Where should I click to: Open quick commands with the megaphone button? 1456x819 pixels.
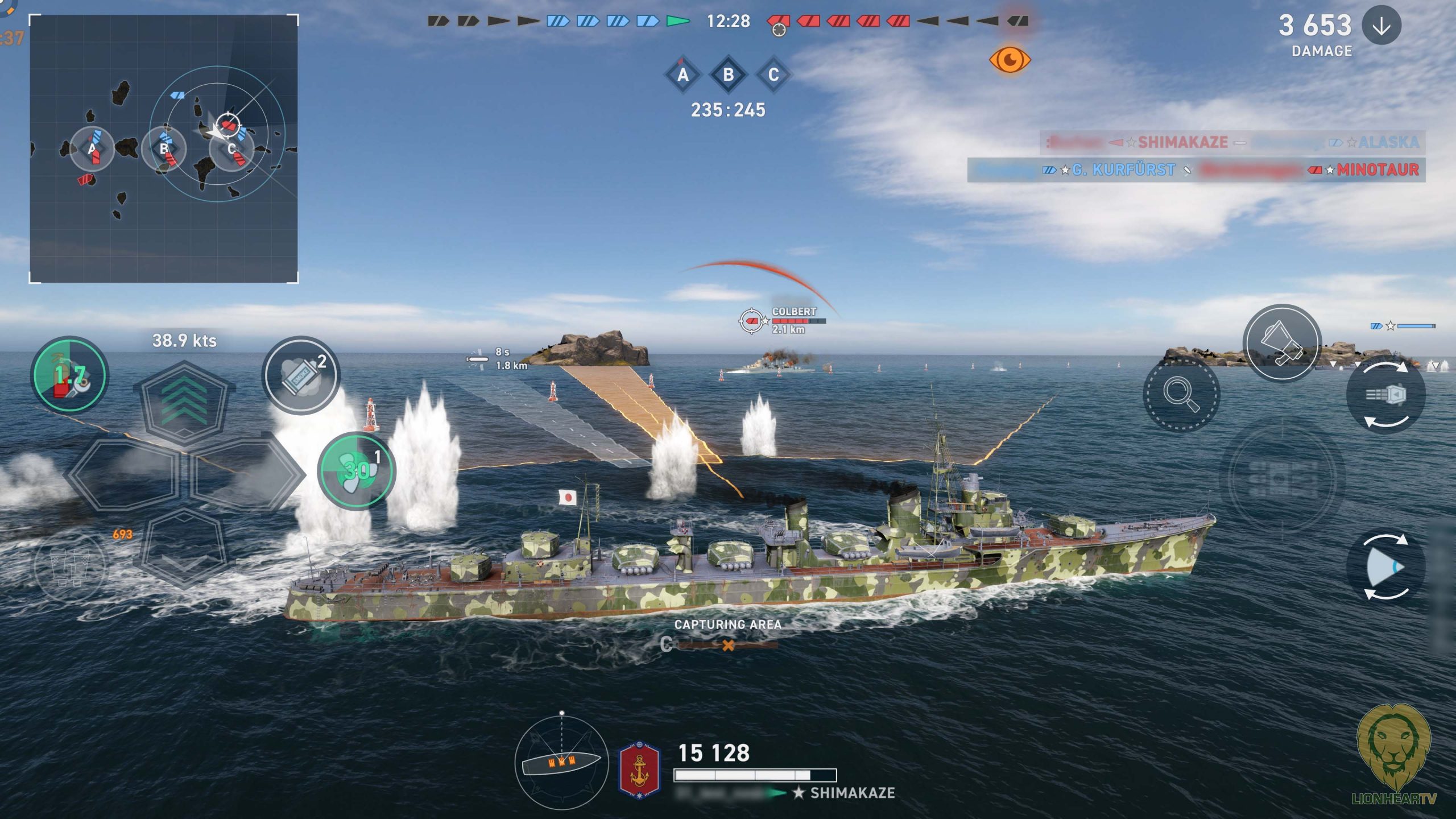pyautogui.click(x=1281, y=343)
